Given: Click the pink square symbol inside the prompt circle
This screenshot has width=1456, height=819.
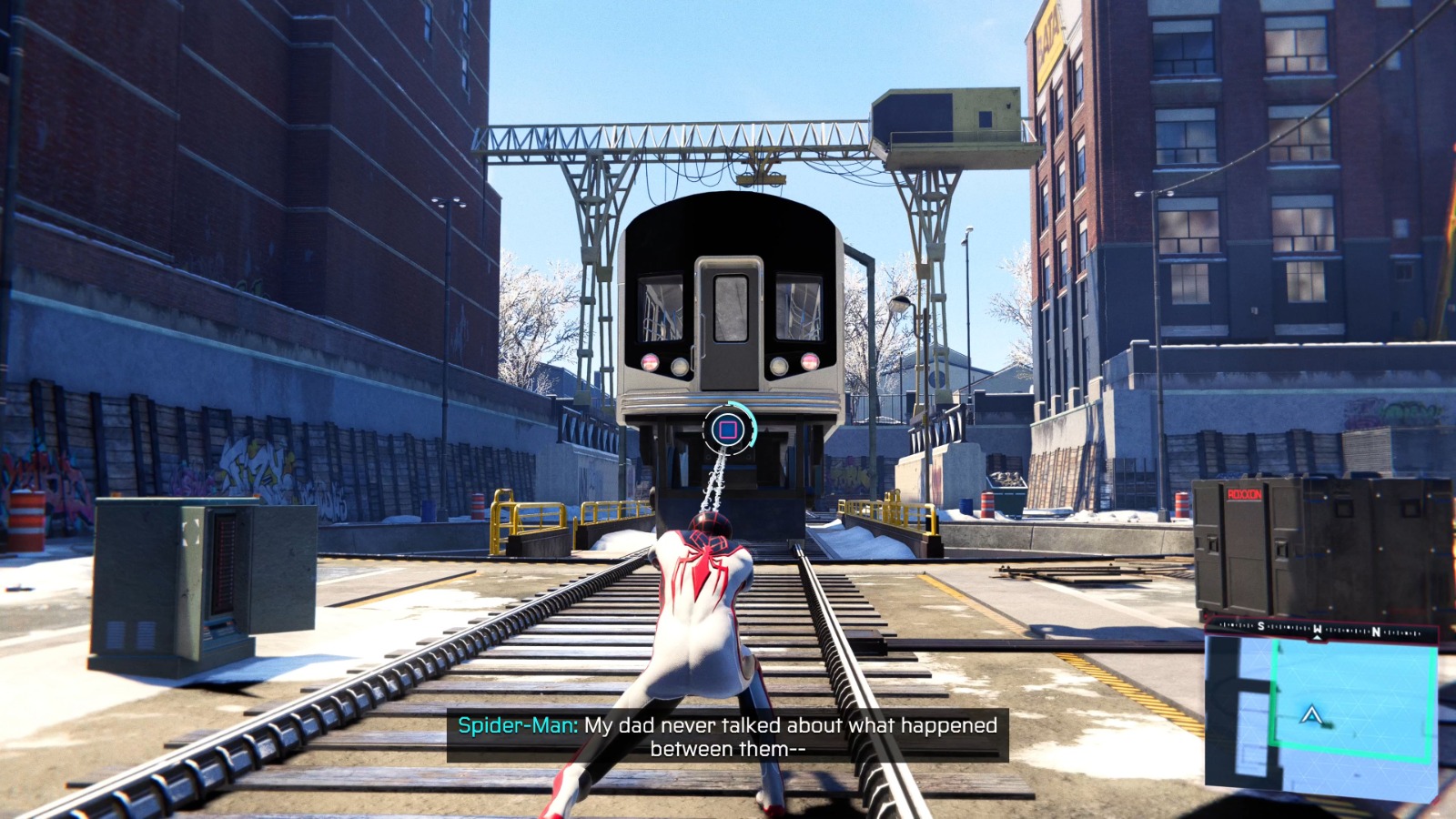Looking at the screenshot, I should 728,430.
